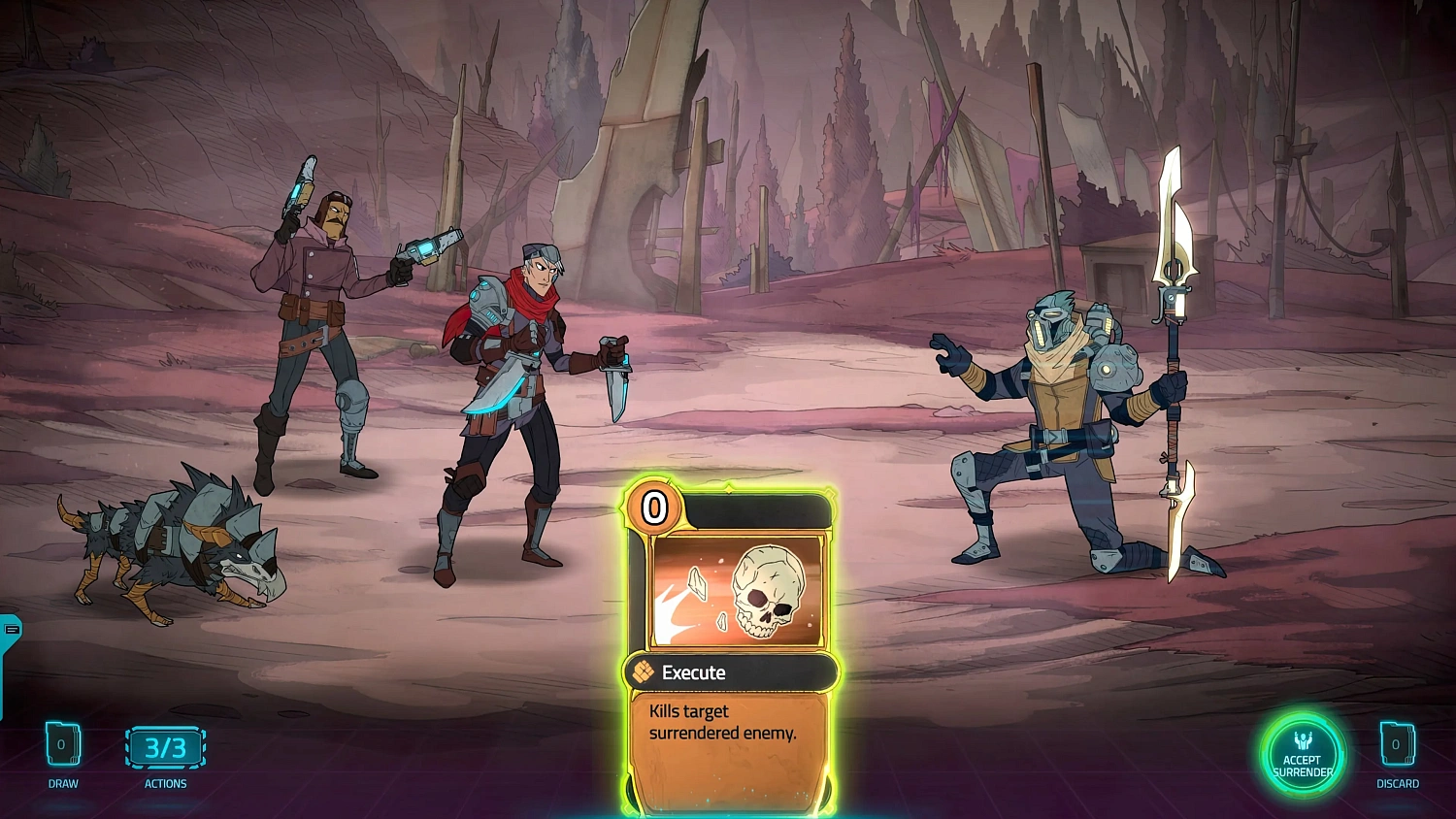This screenshot has width=1456, height=819.
Task: Expand the teal side panel tab
Action: pyautogui.click(x=11, y=631)
